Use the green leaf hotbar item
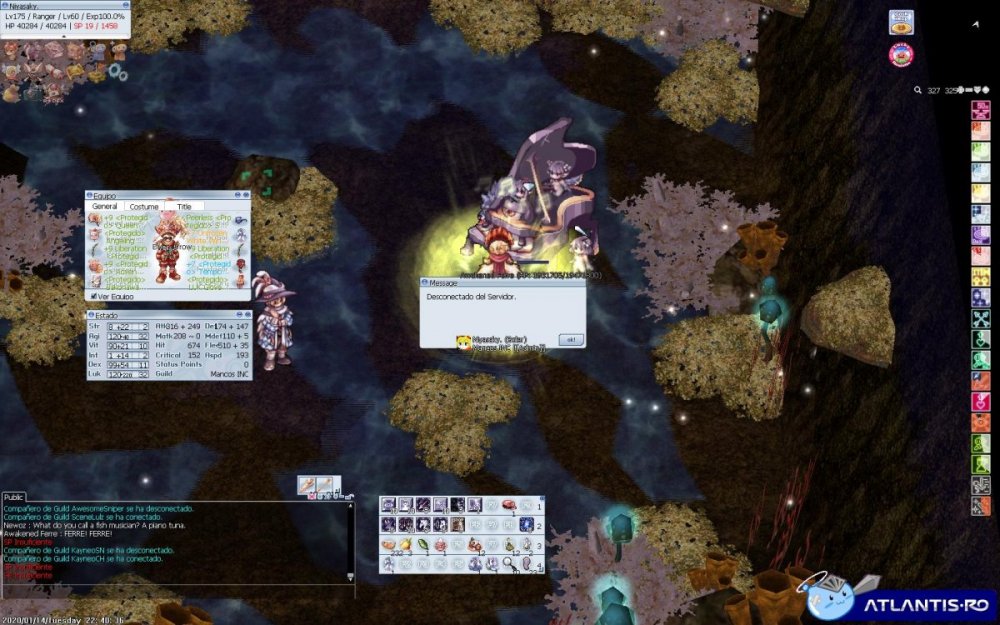Image resolution: width=1000 pixels, height=625 pixels. pos(422,545)
